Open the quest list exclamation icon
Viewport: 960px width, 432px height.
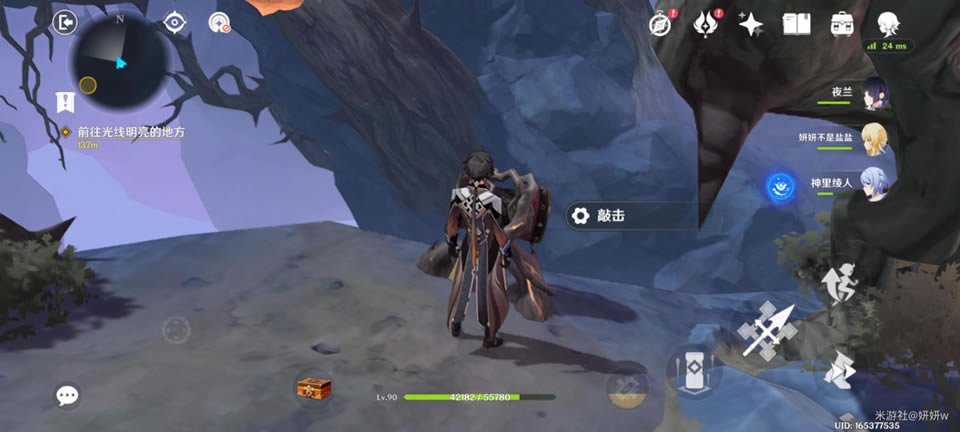click(65, 101)
